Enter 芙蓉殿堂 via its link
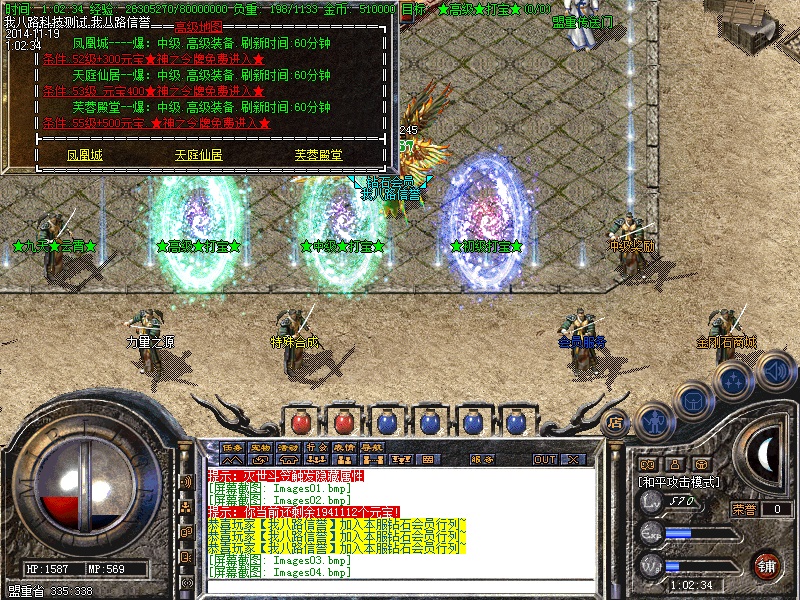Screen dimensions: 800x600 click(x=318, y=156)
